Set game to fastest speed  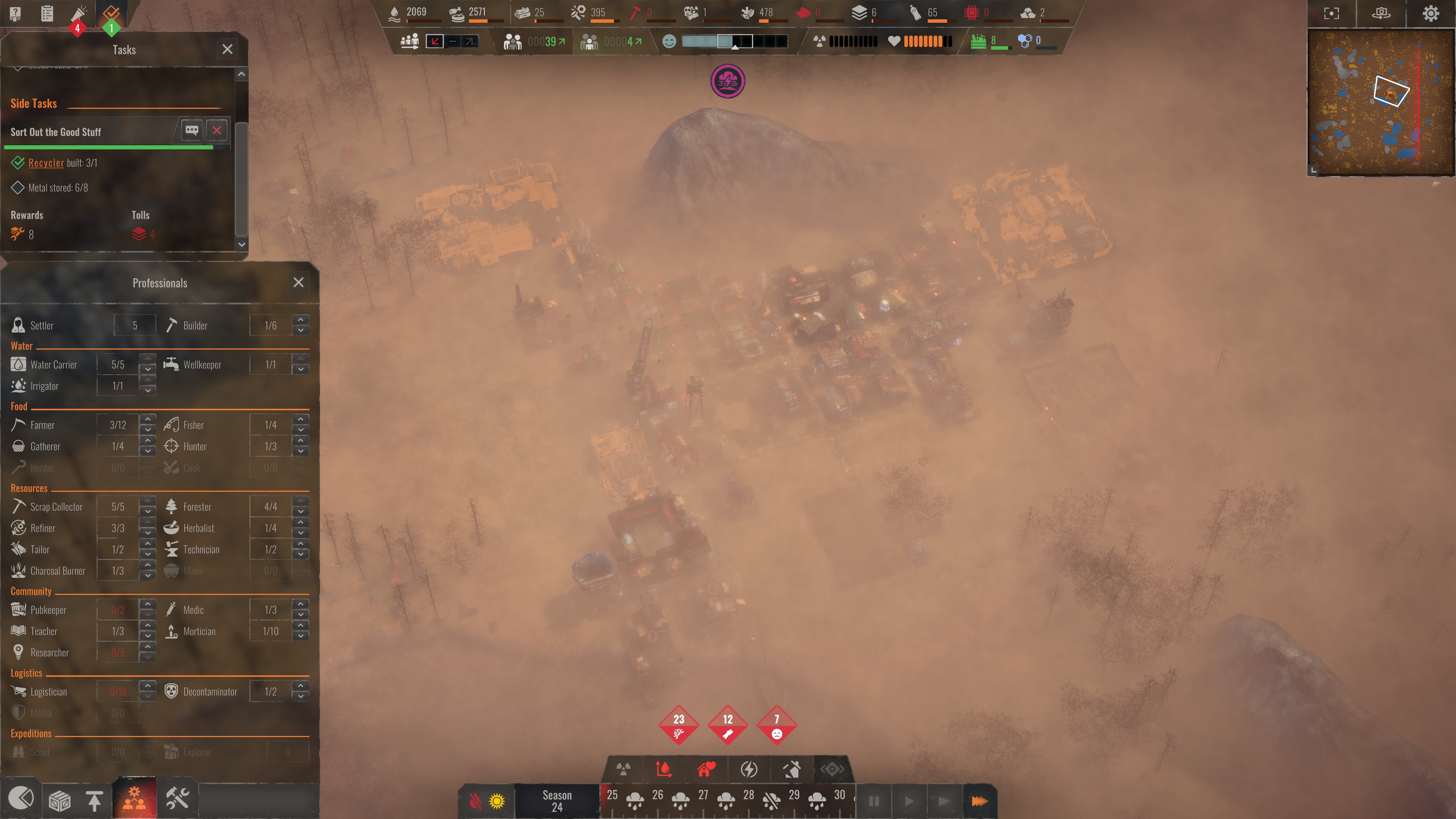click(979, 801)
